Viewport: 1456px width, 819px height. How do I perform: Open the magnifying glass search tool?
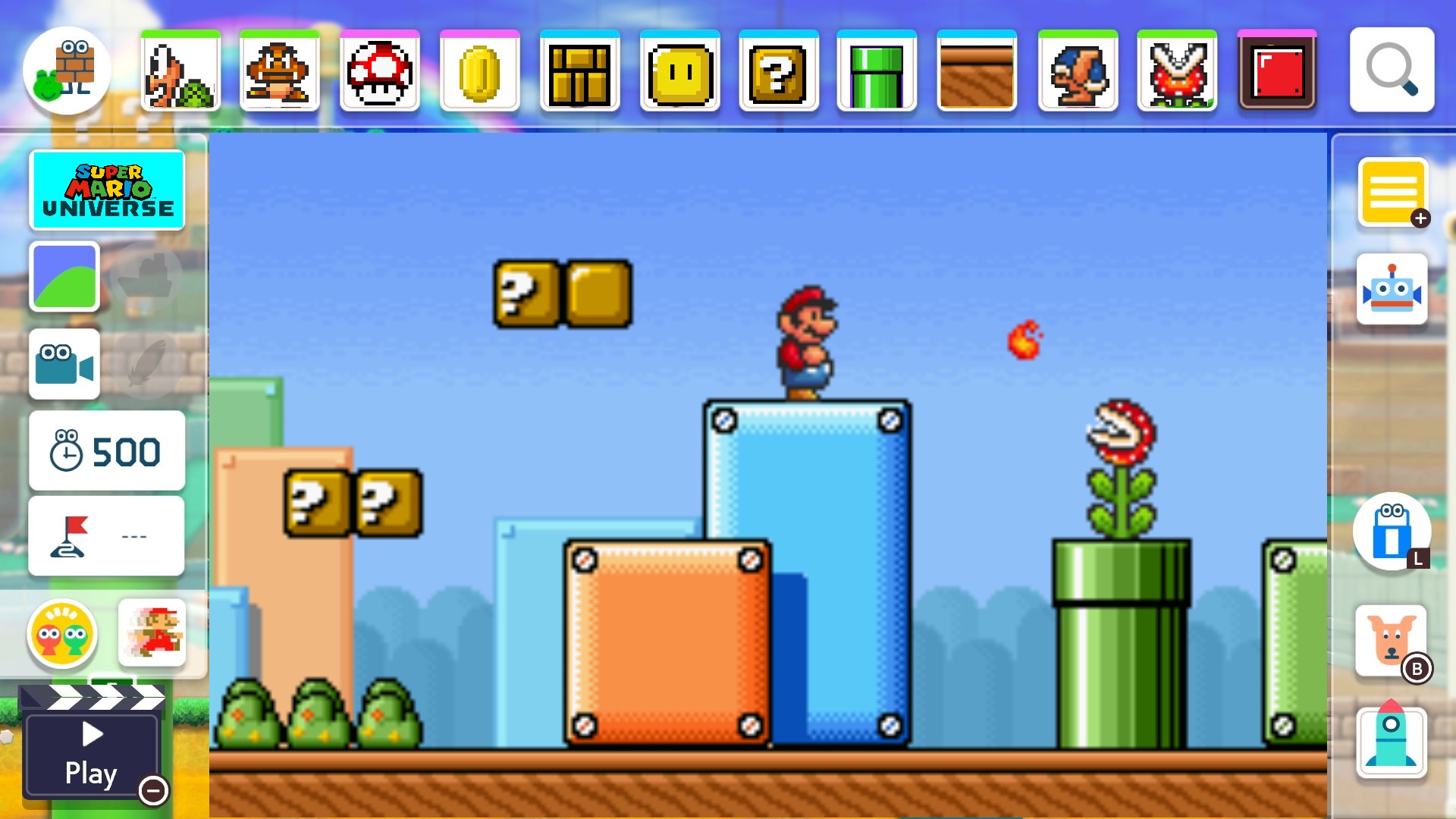click(x=1392, y=71)
